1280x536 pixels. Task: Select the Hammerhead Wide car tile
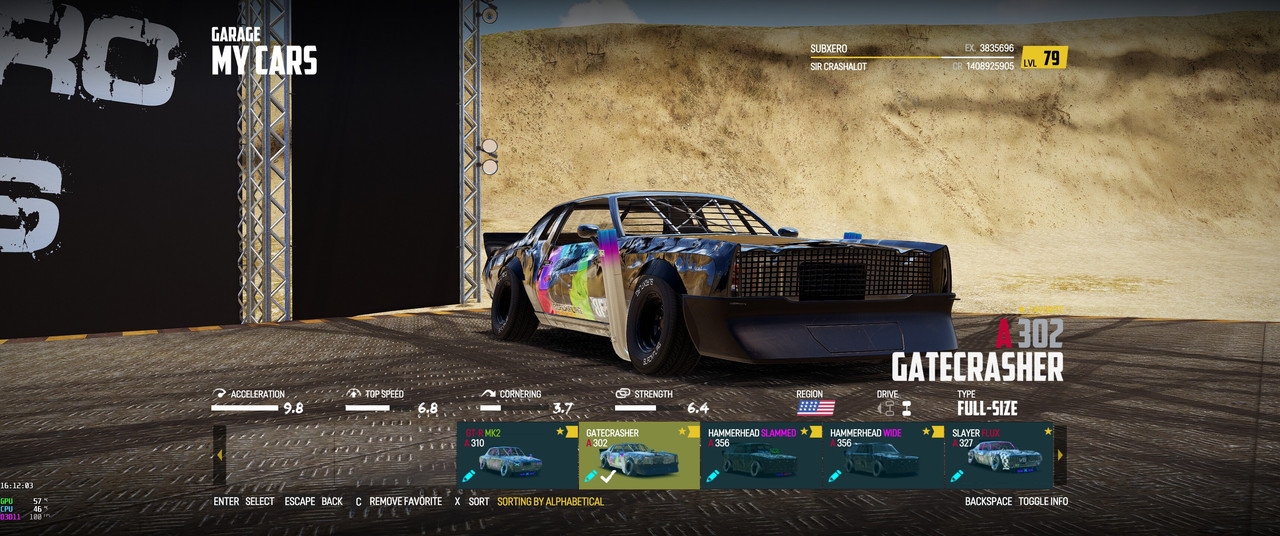883,456
